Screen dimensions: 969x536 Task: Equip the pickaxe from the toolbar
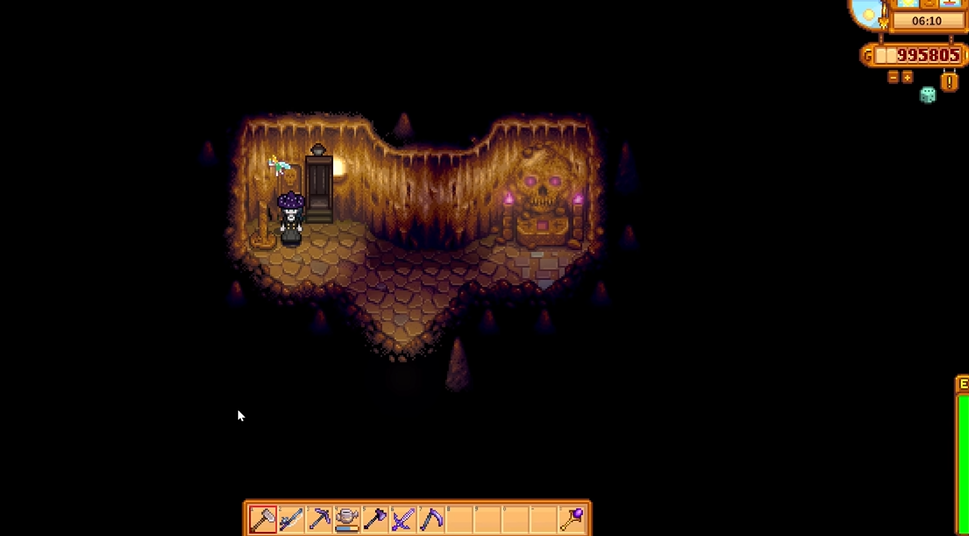319,519
